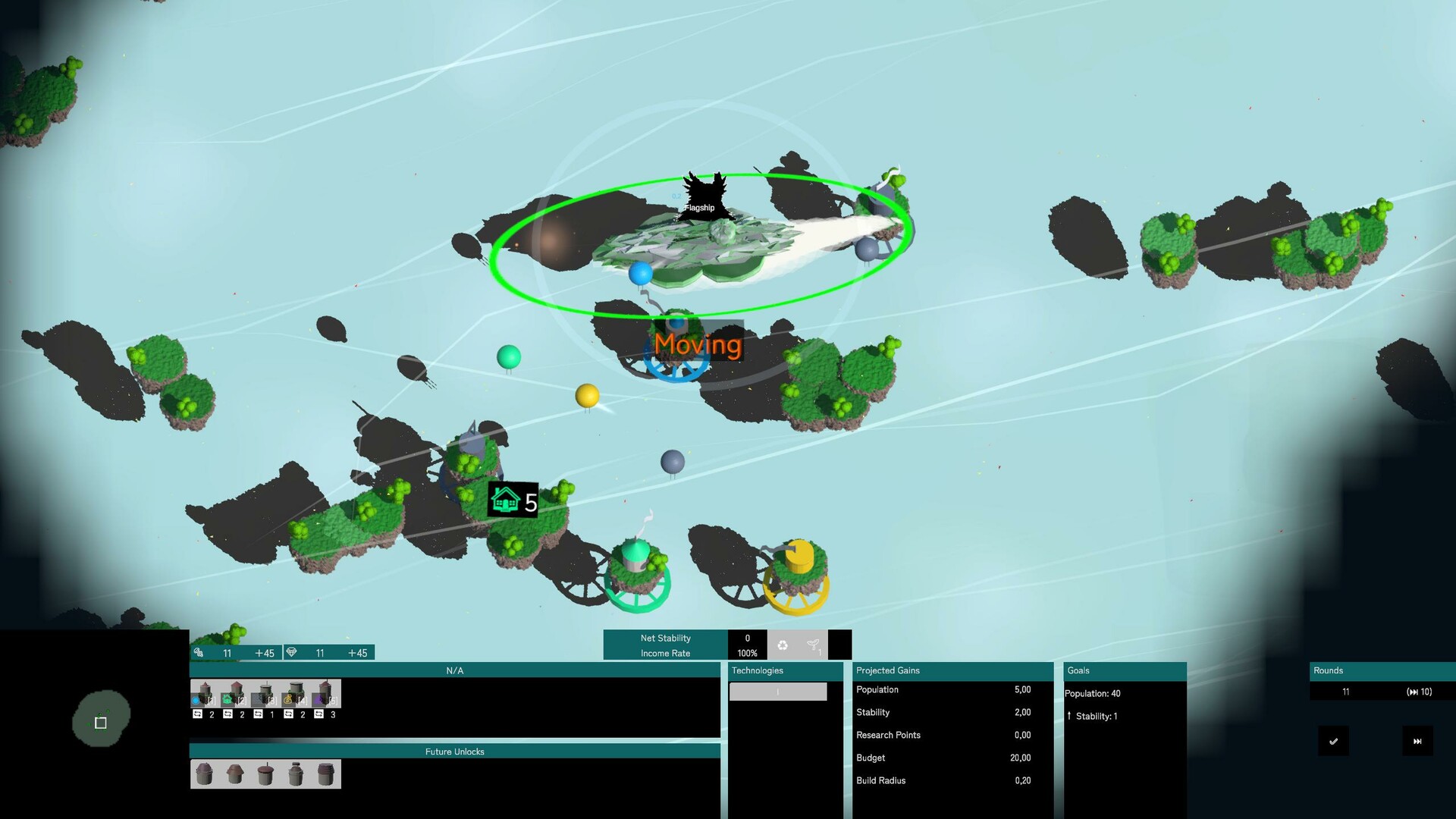1456x819 pixels.
Task: Select the purple building in slot 5
Action: [318, 698]
